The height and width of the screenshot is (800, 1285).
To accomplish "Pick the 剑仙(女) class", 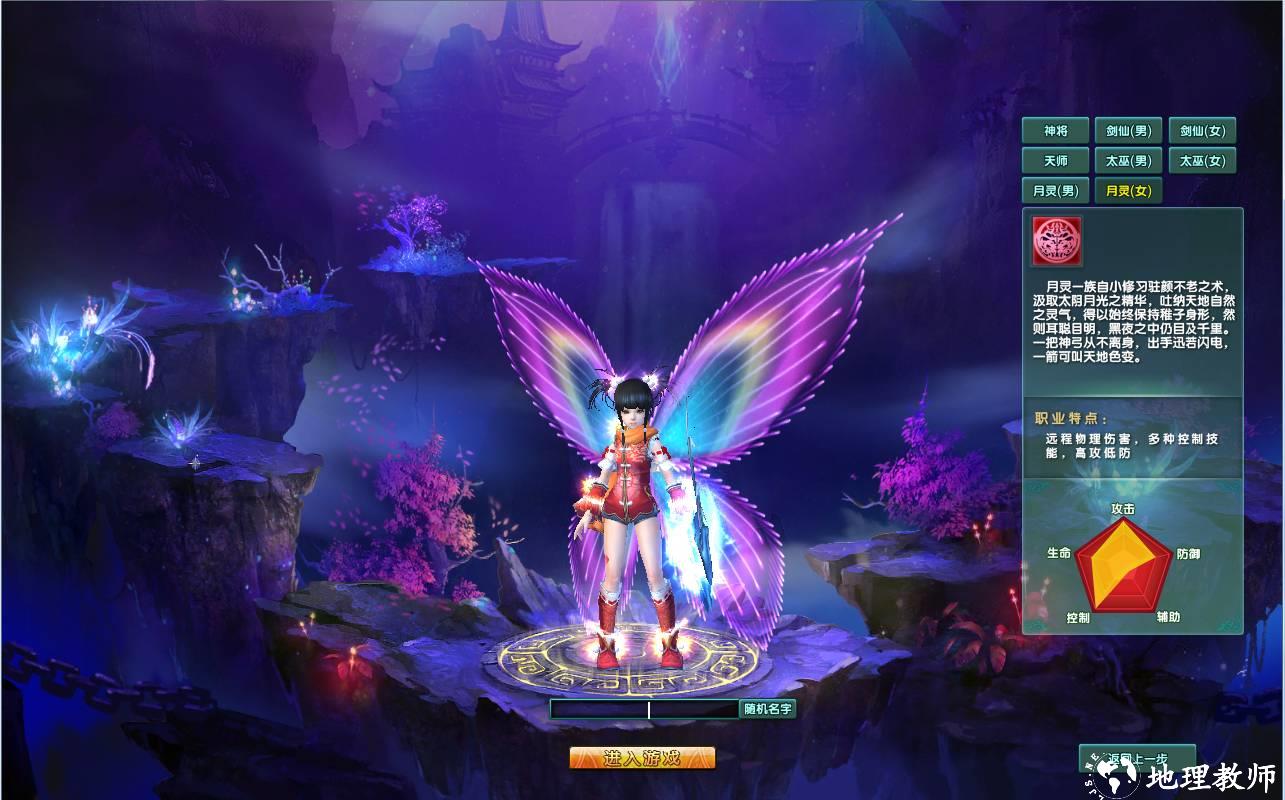I will pyautogui.click(x=1202, y=131).
